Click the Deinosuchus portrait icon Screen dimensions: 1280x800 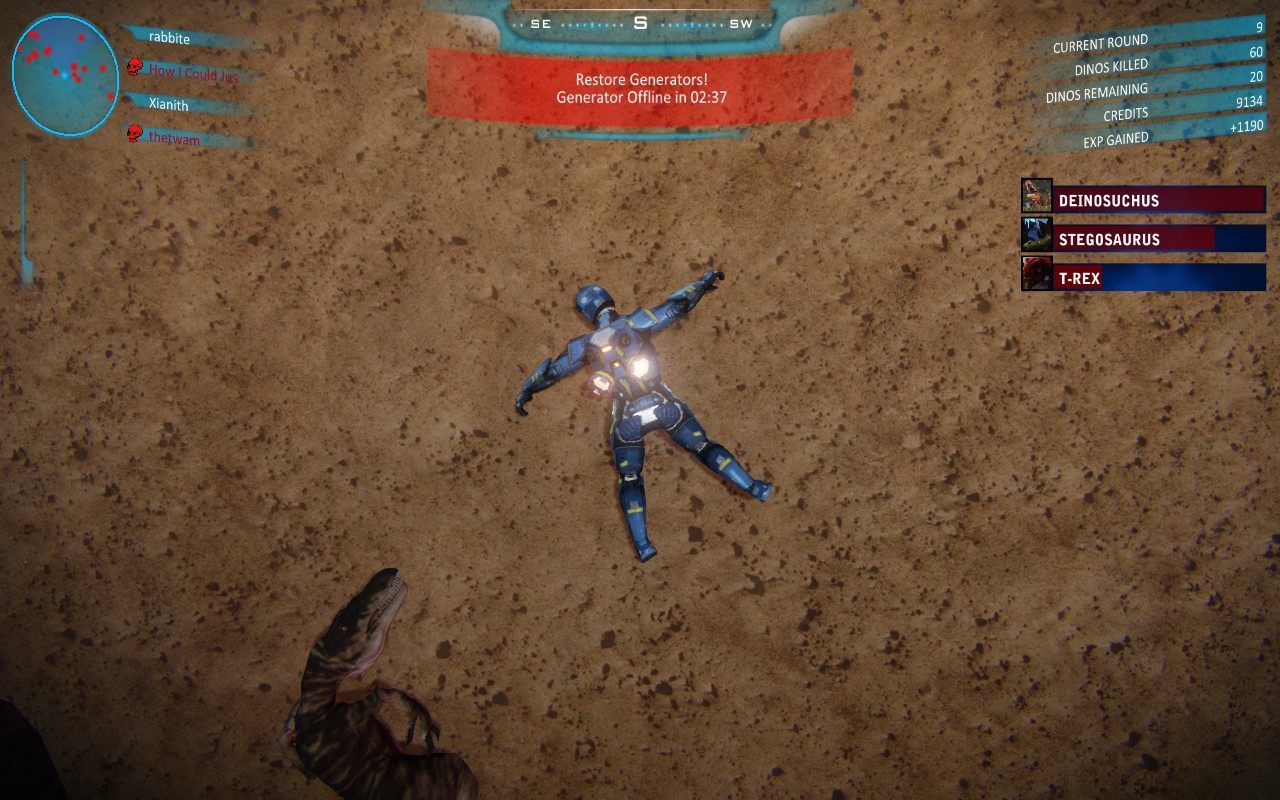tap(1037, 196)
